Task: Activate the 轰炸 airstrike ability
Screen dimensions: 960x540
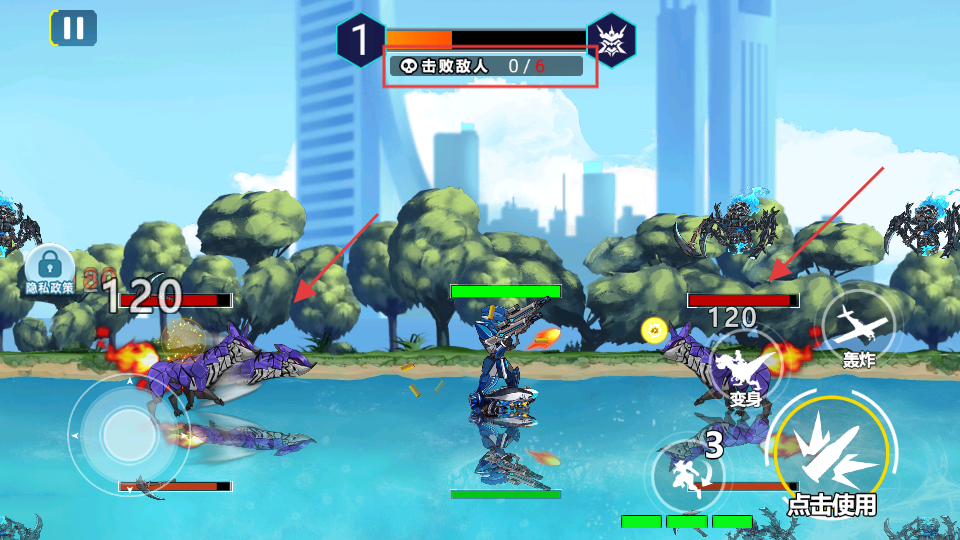Action: tap(857, 327)
